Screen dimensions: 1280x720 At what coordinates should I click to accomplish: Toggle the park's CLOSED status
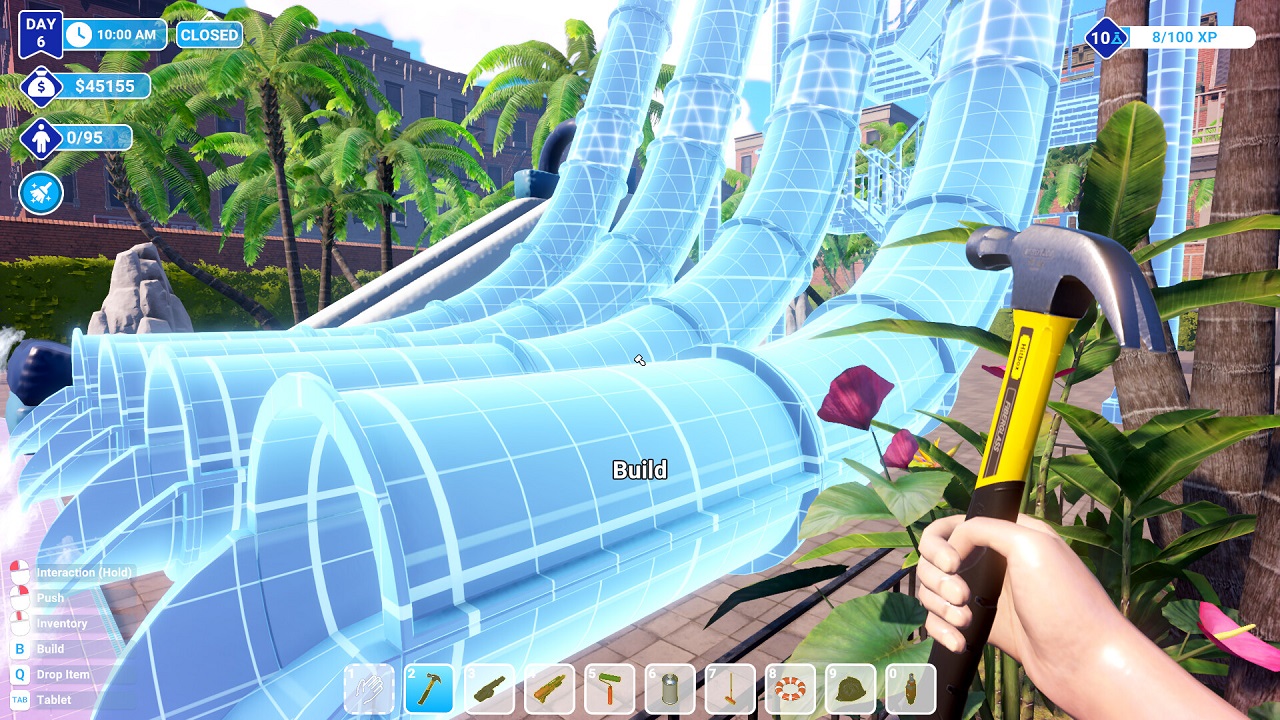(x=210, y=34)
